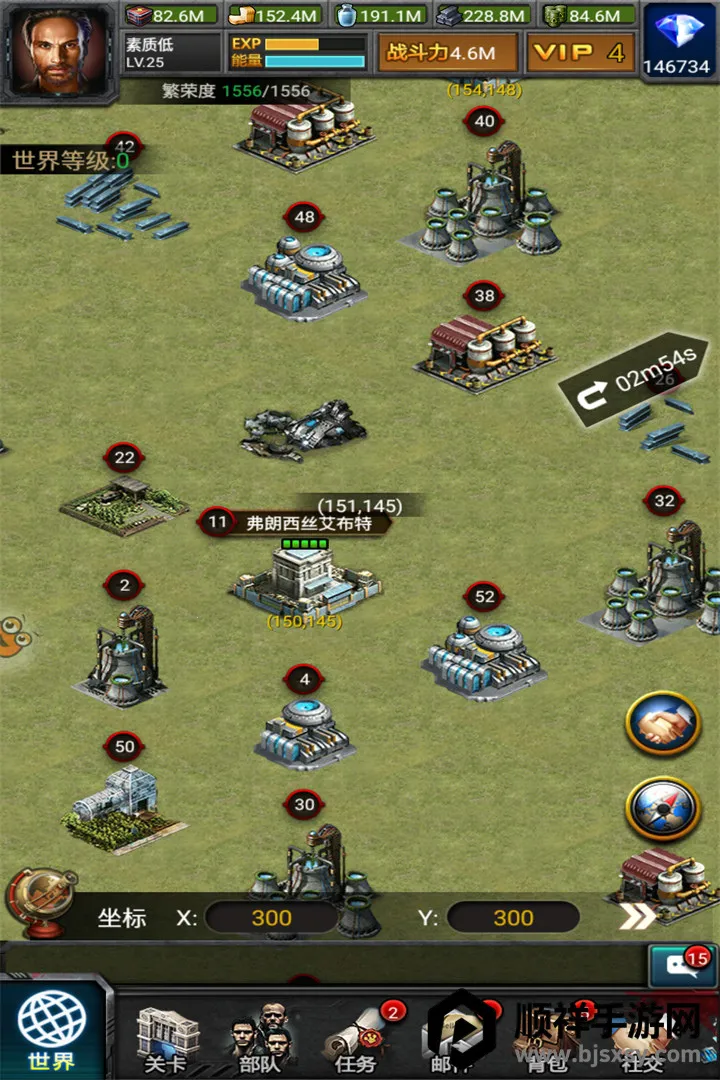Open the chat messages bubble
Viewport: 720px width, 1080px height.
[682, 967]
